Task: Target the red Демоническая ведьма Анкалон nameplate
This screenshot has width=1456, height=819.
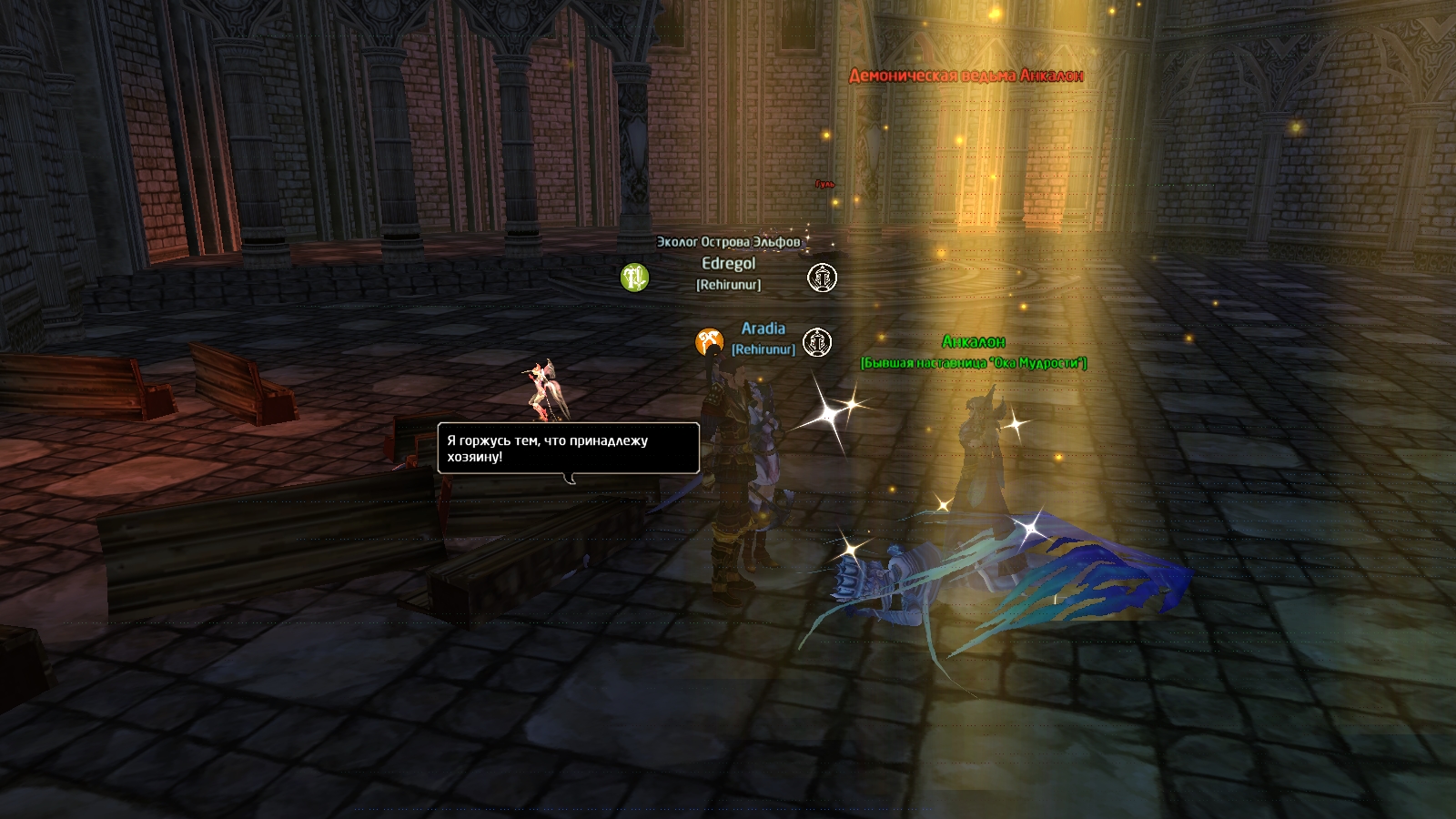Action: (x=966, y=76)
